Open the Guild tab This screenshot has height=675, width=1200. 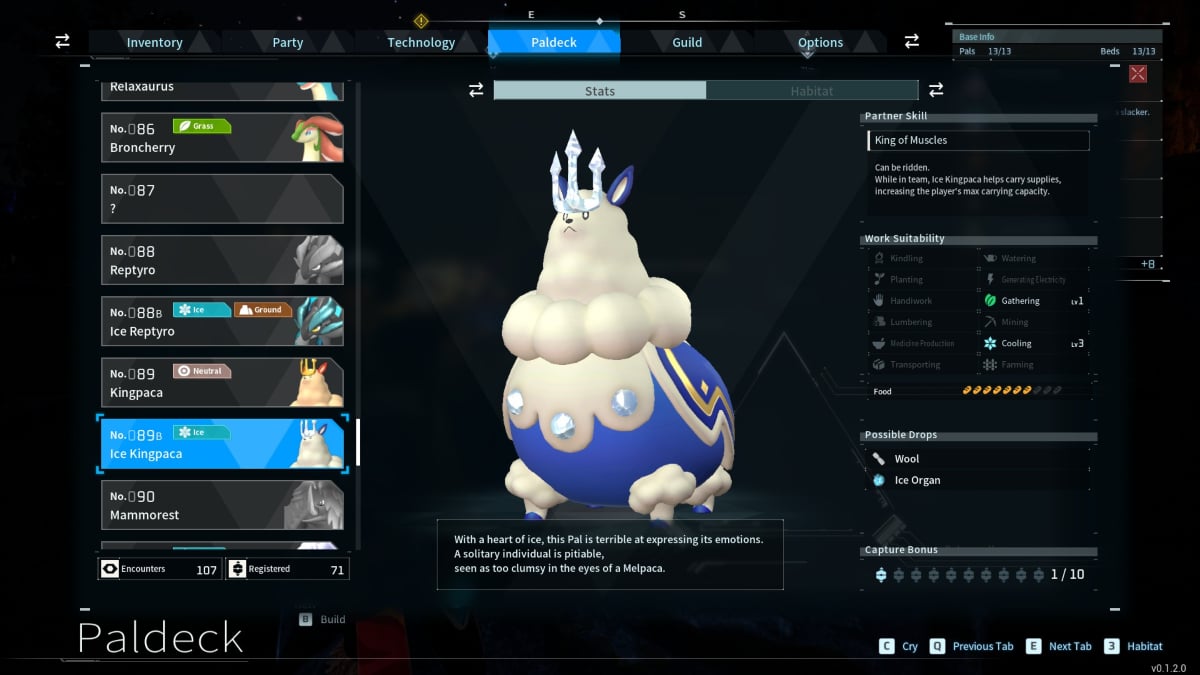pos(687,42)
